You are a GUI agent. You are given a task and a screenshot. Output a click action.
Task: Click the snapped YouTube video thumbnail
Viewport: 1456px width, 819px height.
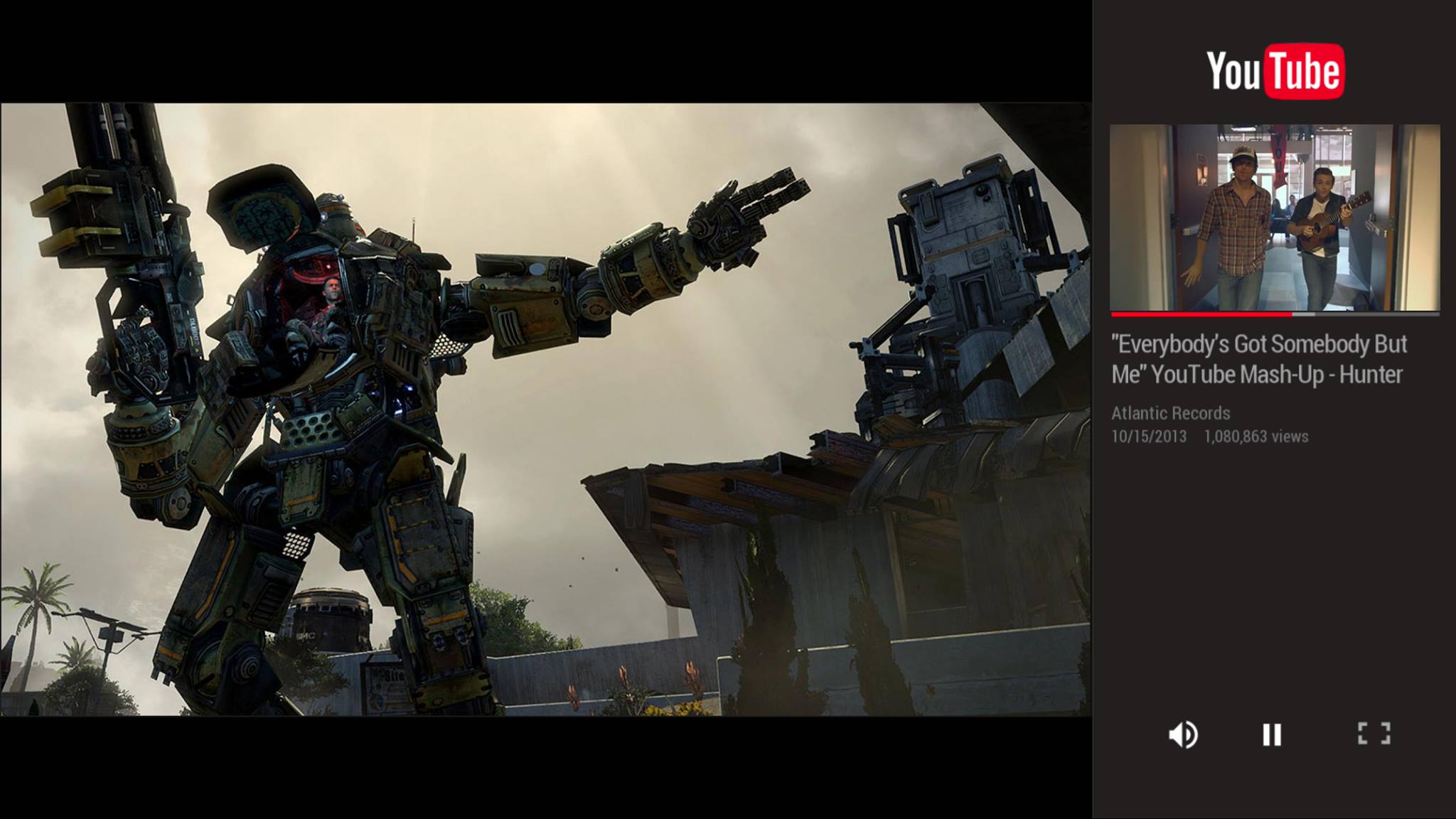[x=1275, y=218]
